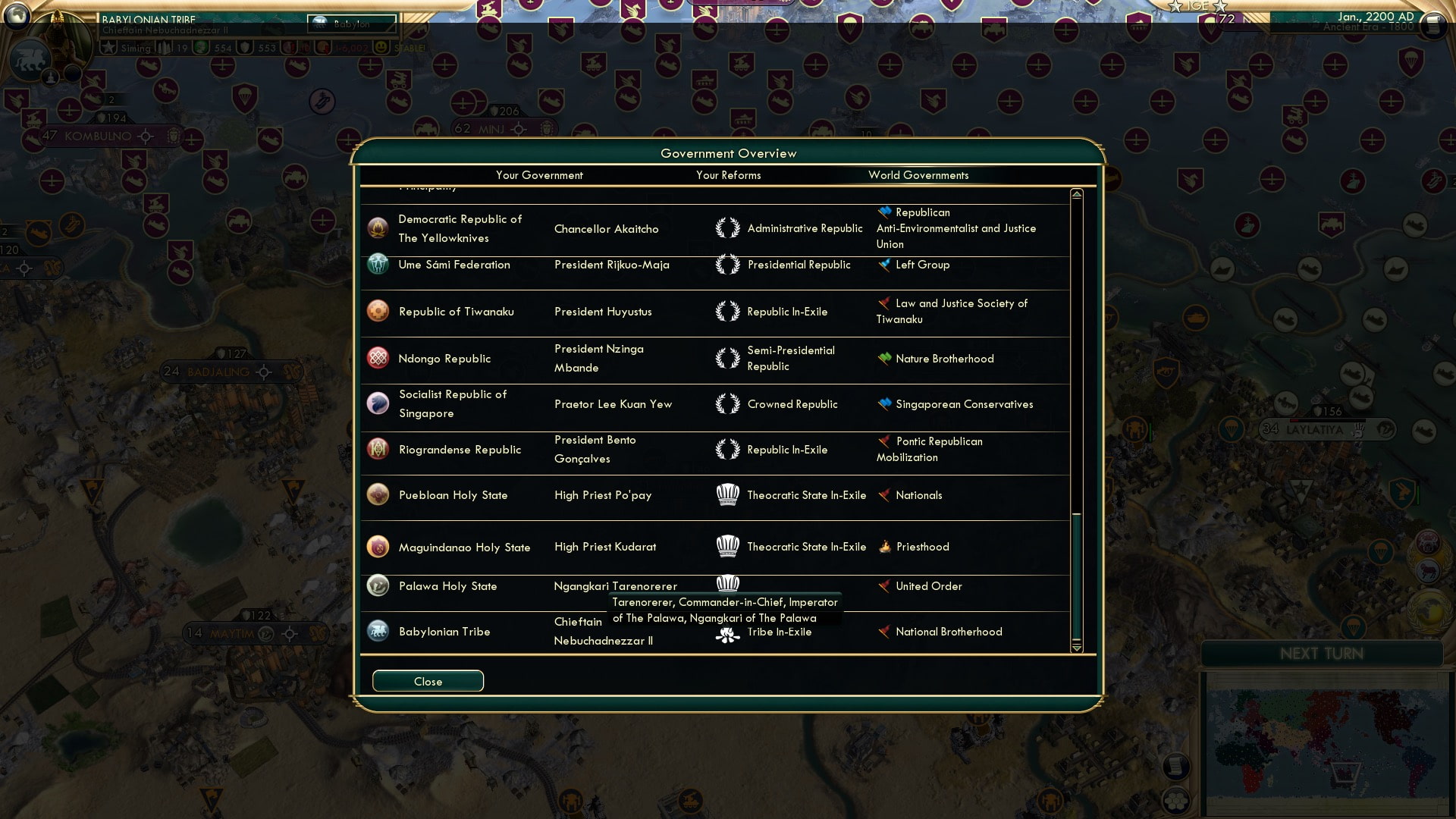Select the Nature Brotherhood green flag icon
Screen dimensions: 1456x819
(884, 359)
